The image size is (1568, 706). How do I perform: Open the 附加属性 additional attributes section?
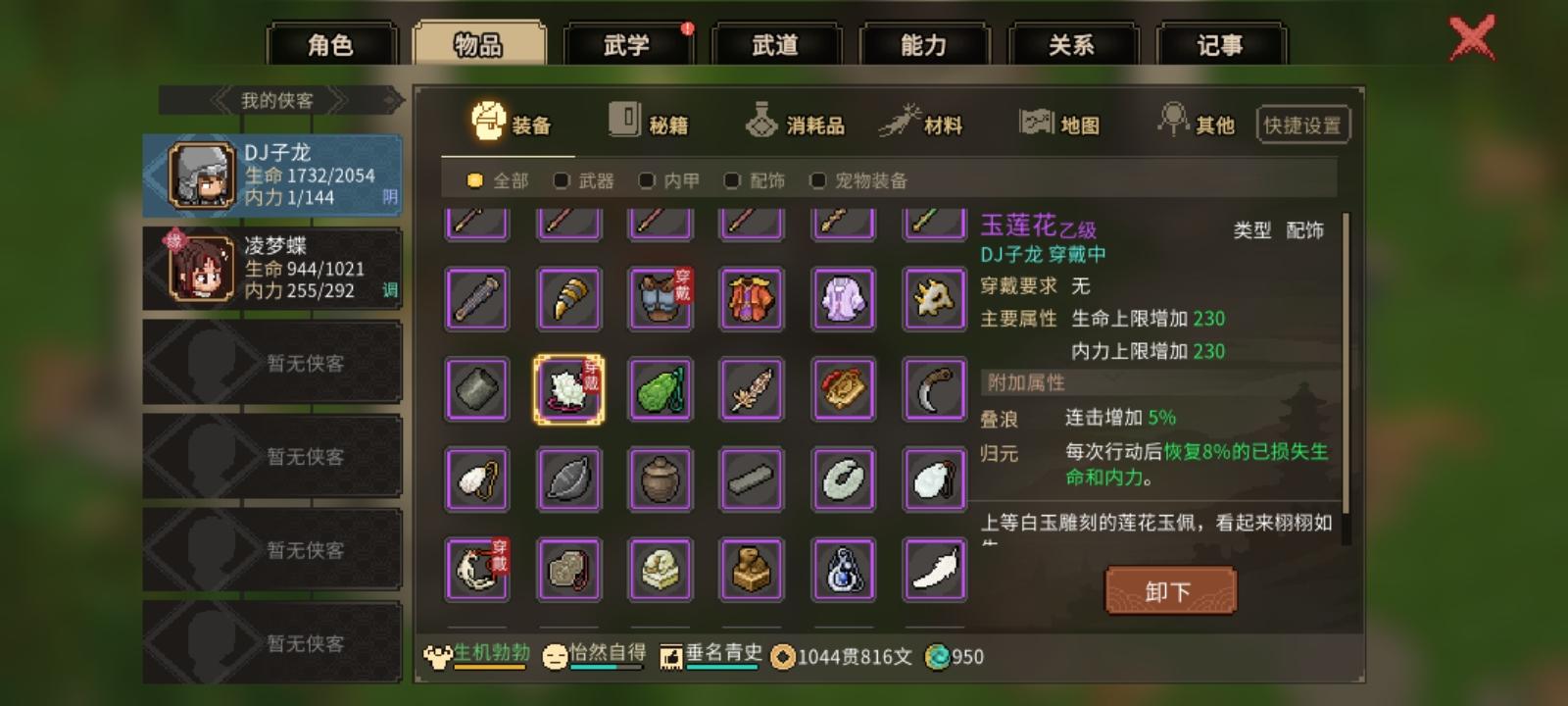(1027, 380)
